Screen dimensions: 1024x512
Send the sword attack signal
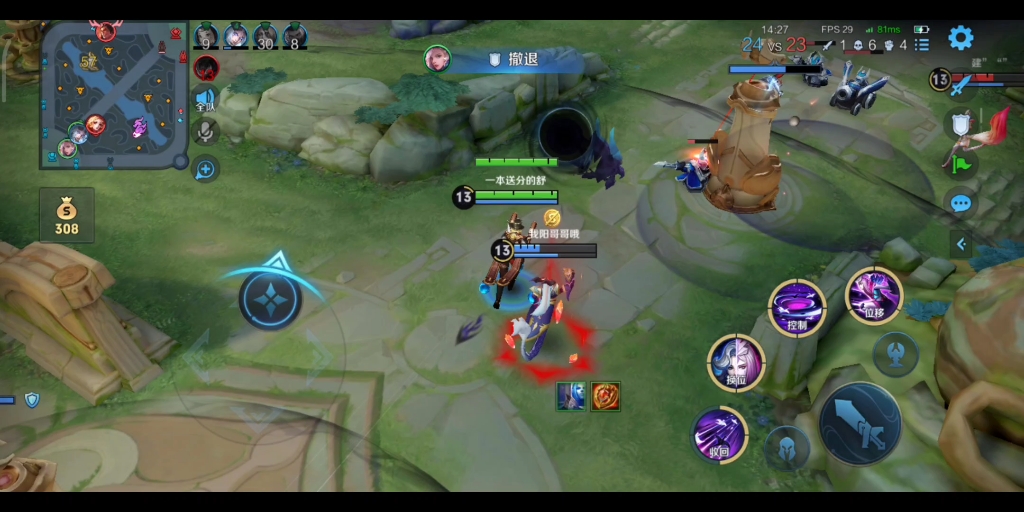(x=961, y=85)
